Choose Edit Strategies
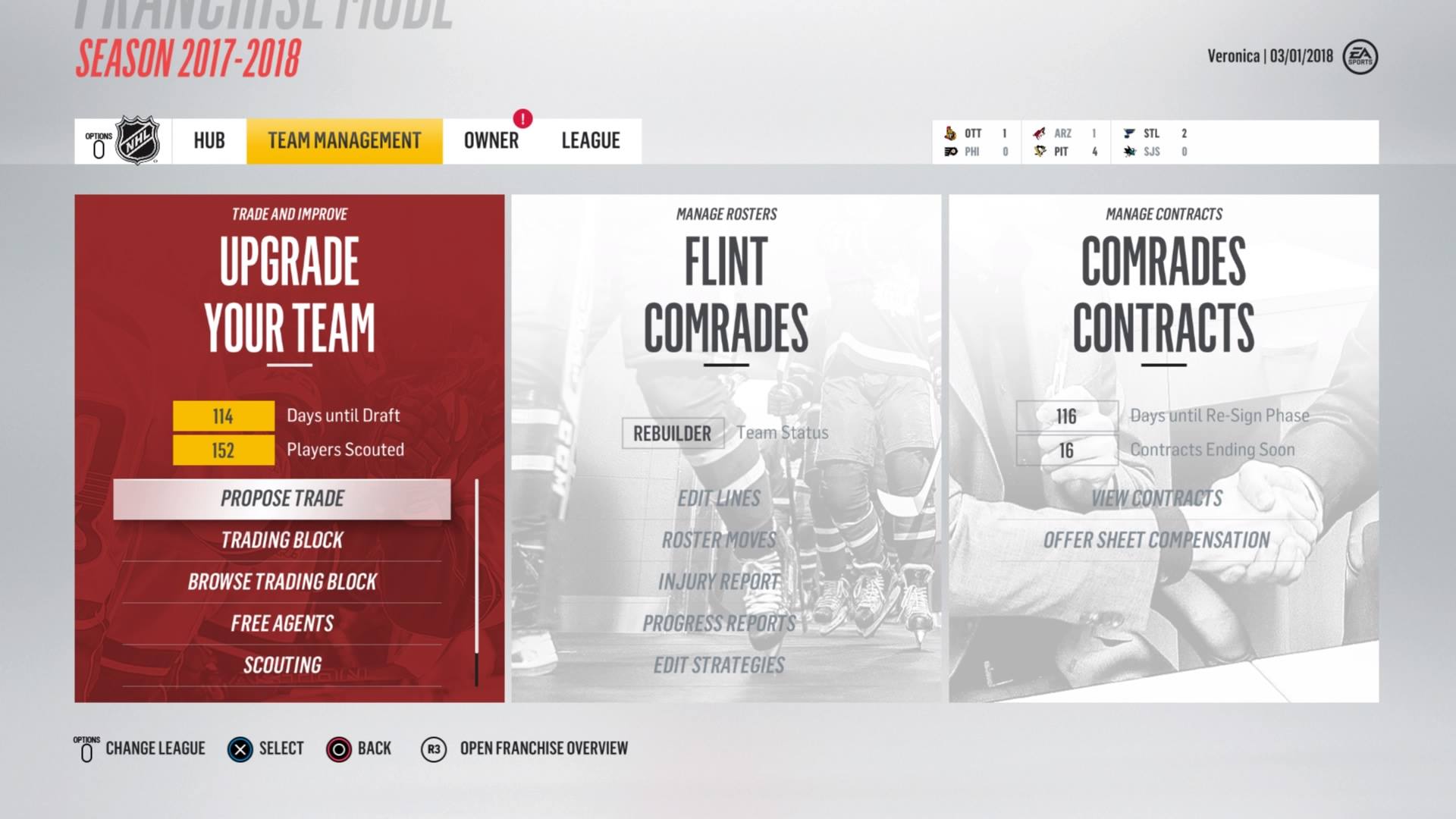Image resolution: width=1456 pixels, height=819 pixels. coord(719,666)
